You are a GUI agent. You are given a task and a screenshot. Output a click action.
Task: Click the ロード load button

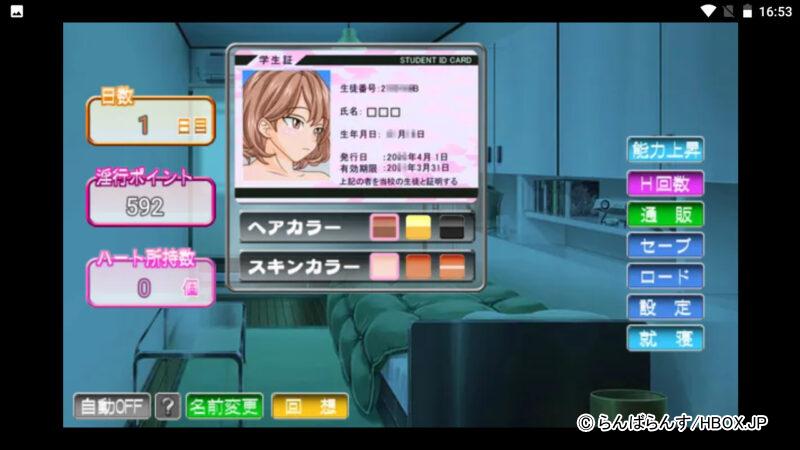click(x=665, y=276)
